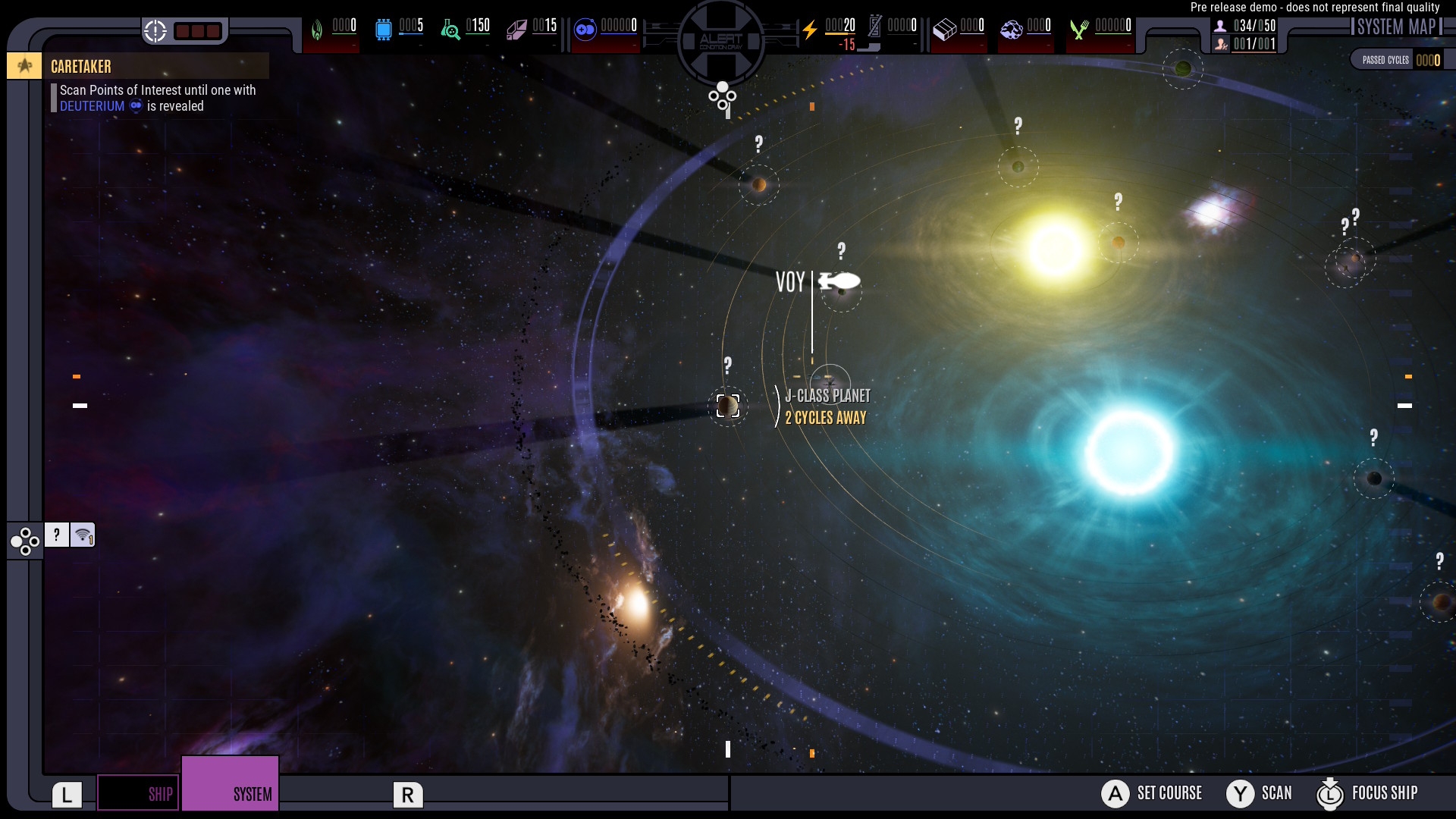Click the VOY ship marker

coord(839,281)
